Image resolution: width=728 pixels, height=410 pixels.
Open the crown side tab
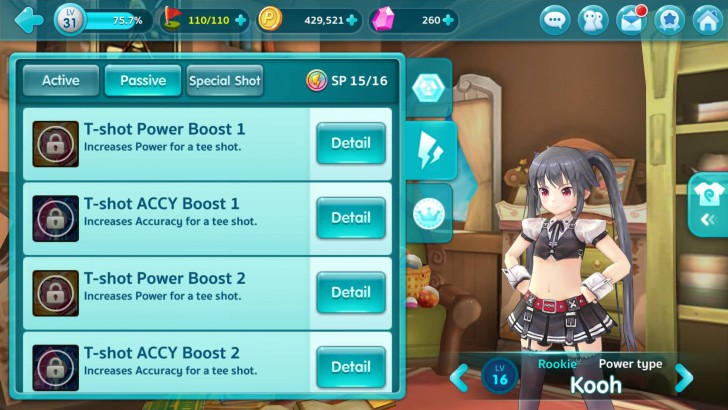coord(432,212)
